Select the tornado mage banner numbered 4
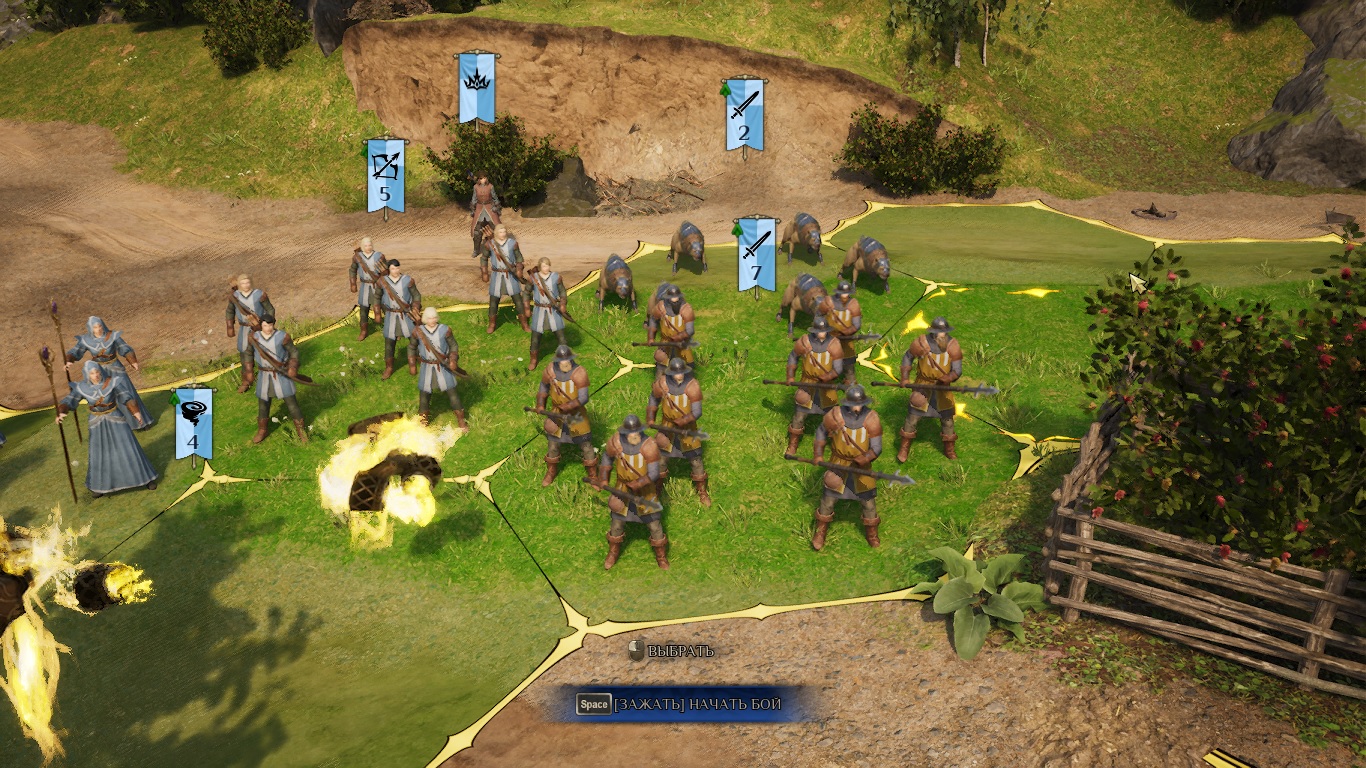The image size is (1366, 768). (x=193, y=422)
